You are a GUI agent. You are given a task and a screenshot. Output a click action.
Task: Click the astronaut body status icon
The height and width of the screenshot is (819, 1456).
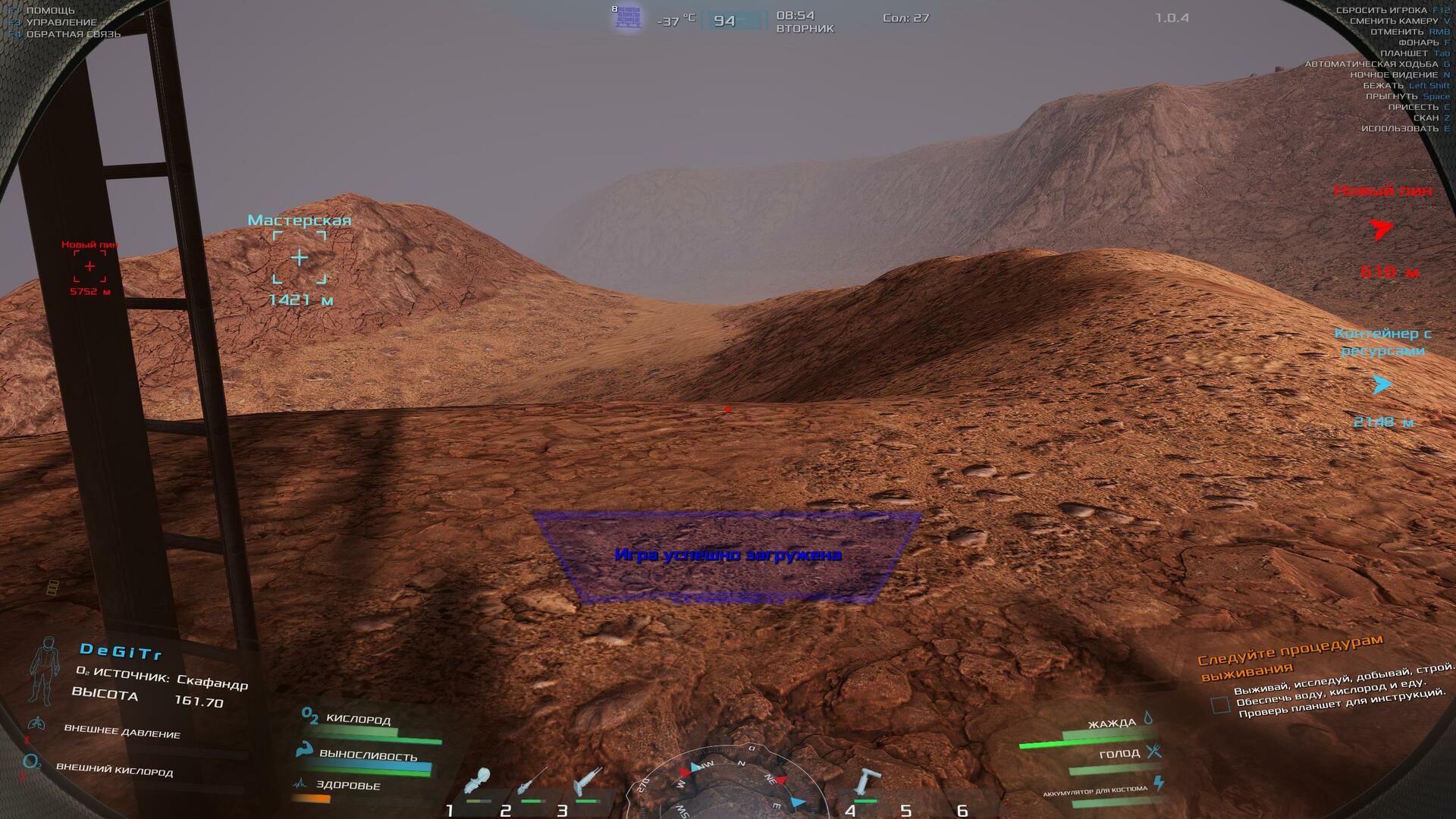pyautogui.click(x=44, y=671)
